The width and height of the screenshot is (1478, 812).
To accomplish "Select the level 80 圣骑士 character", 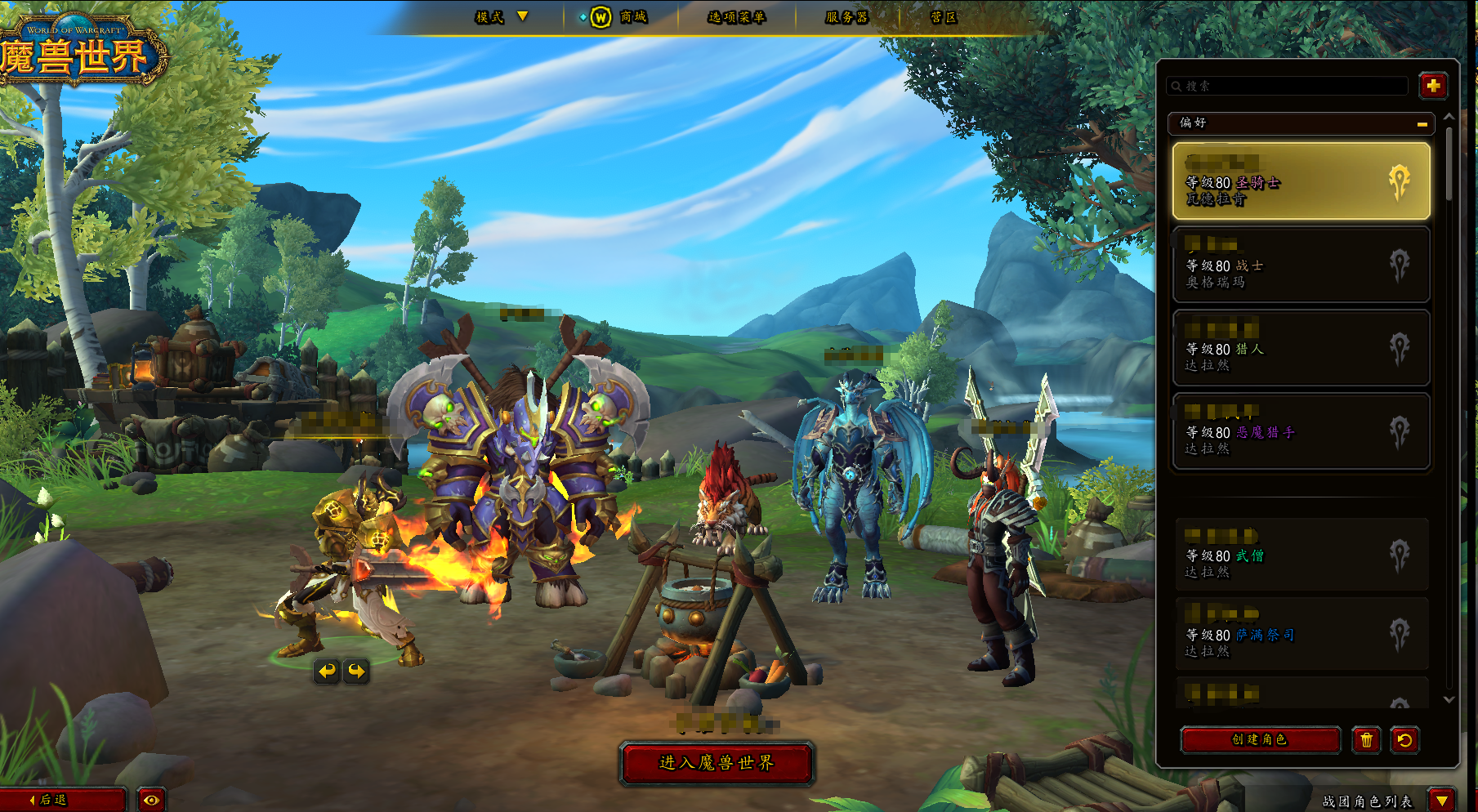I will (x=1301, y=181).
